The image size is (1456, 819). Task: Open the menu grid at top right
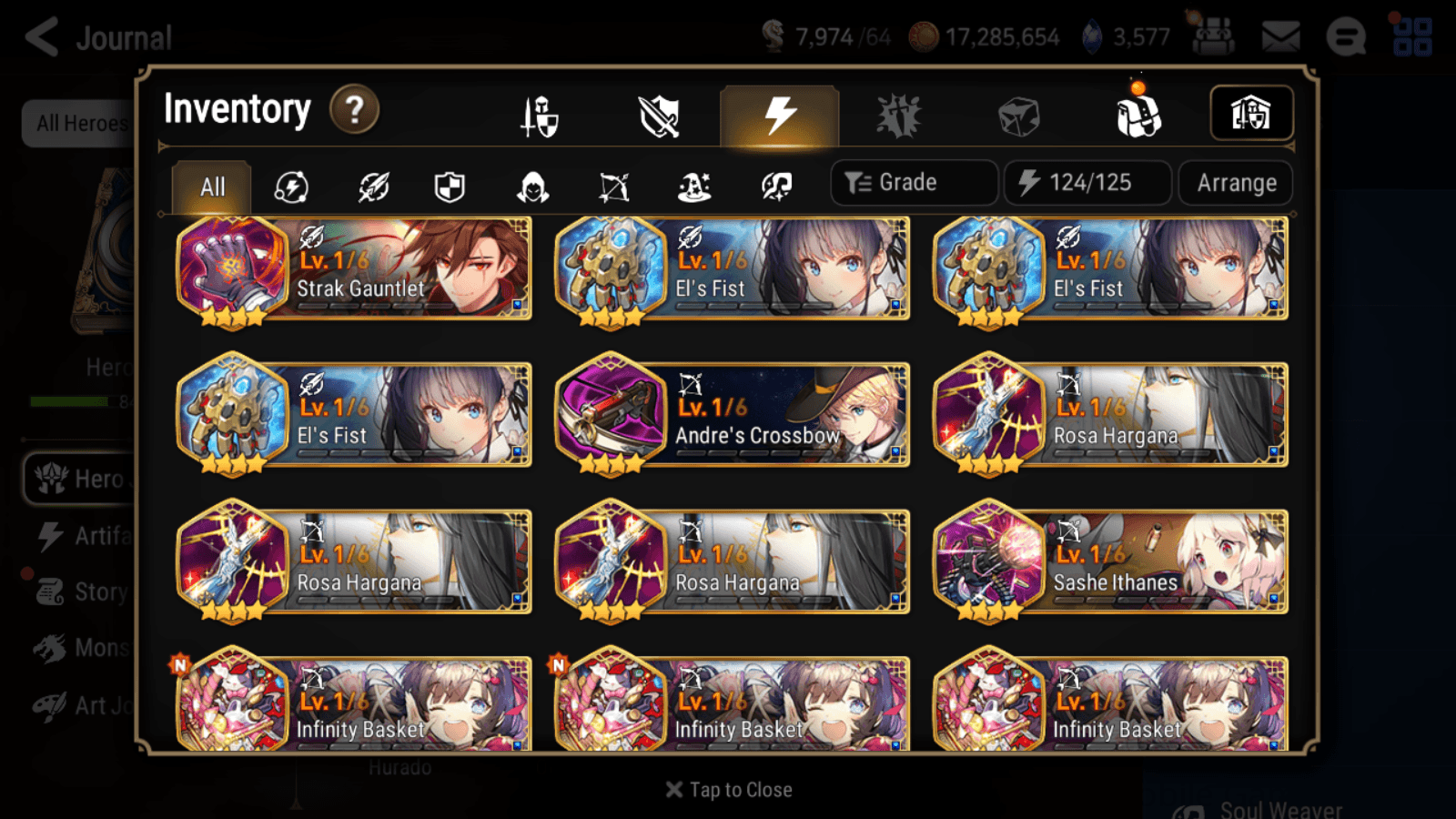(x=1413, y=36)
